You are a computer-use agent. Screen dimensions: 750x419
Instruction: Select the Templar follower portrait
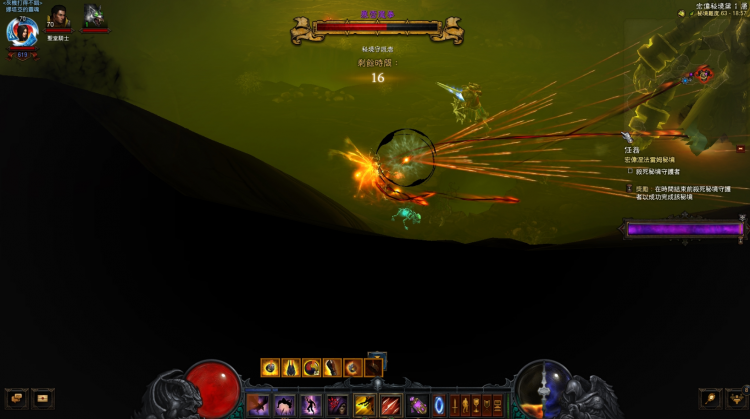pyautogui.click(x=57, y=18)
